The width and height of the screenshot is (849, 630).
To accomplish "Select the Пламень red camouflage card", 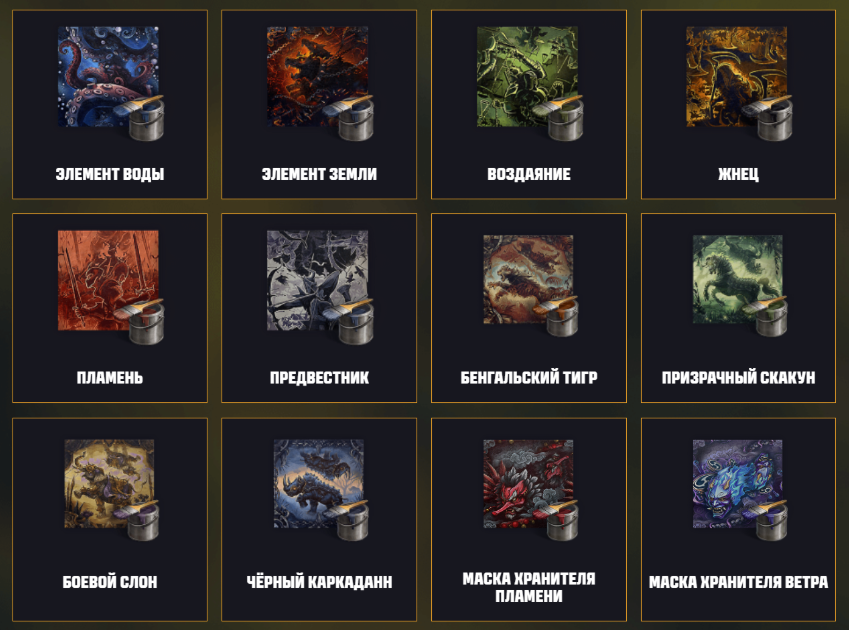I will point(109,308).
